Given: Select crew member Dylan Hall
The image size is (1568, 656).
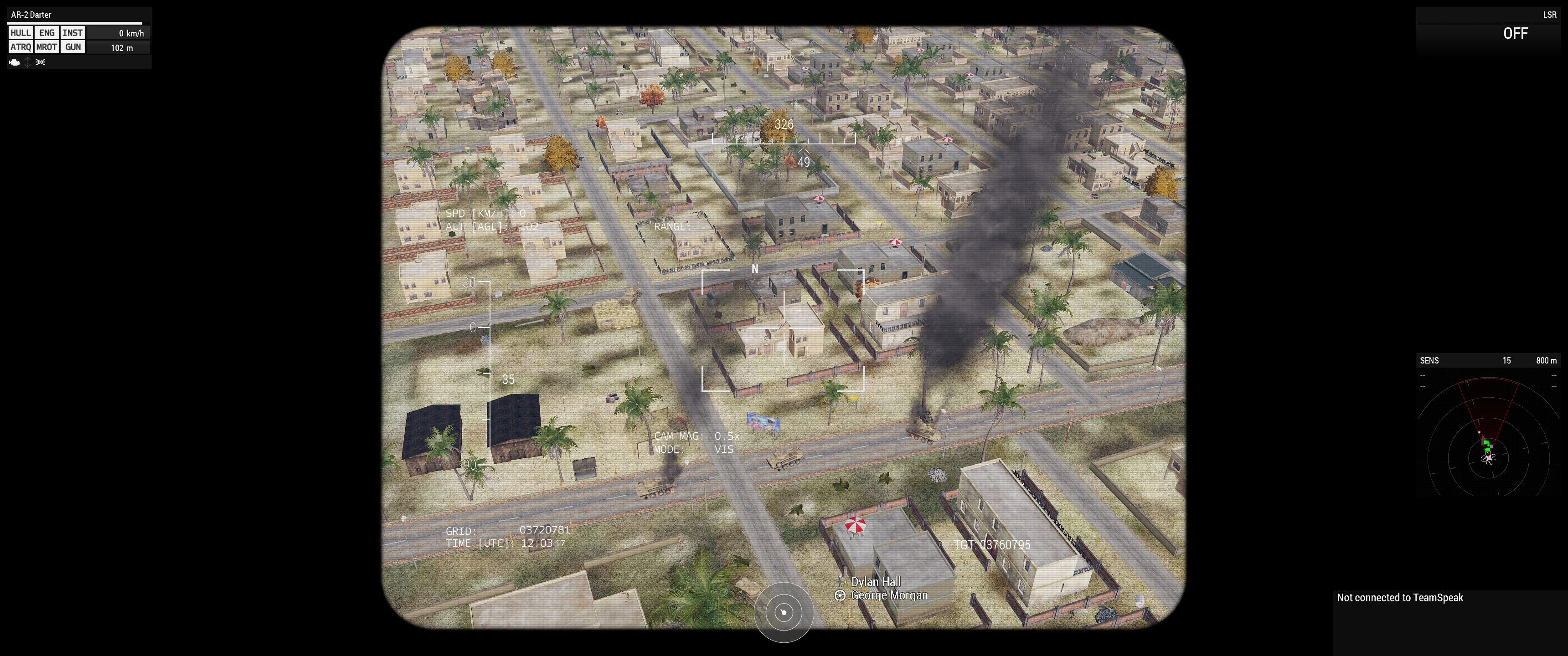Looking at the screenshot, I should (875, 582).
